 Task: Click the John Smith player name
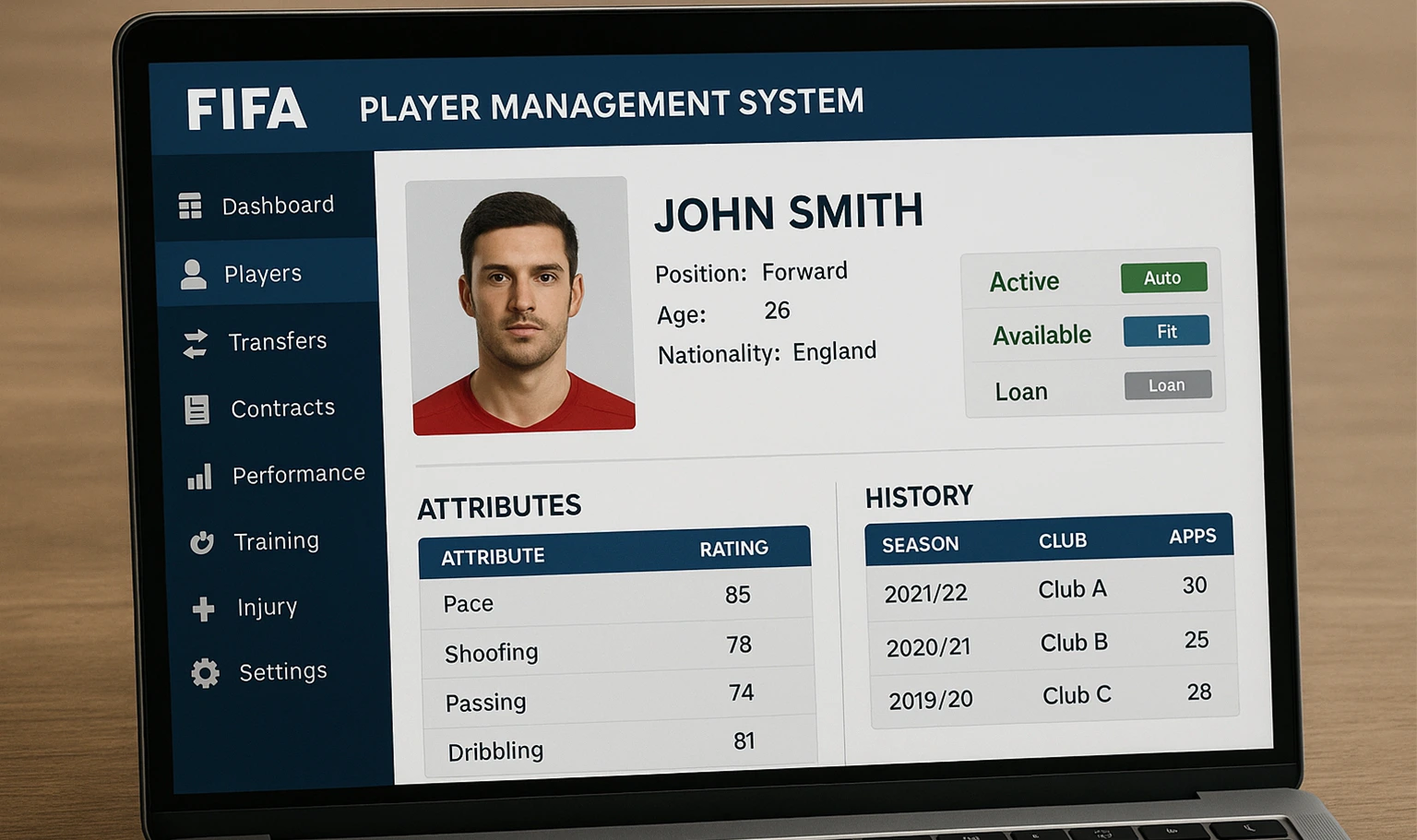tap(789, 212)
